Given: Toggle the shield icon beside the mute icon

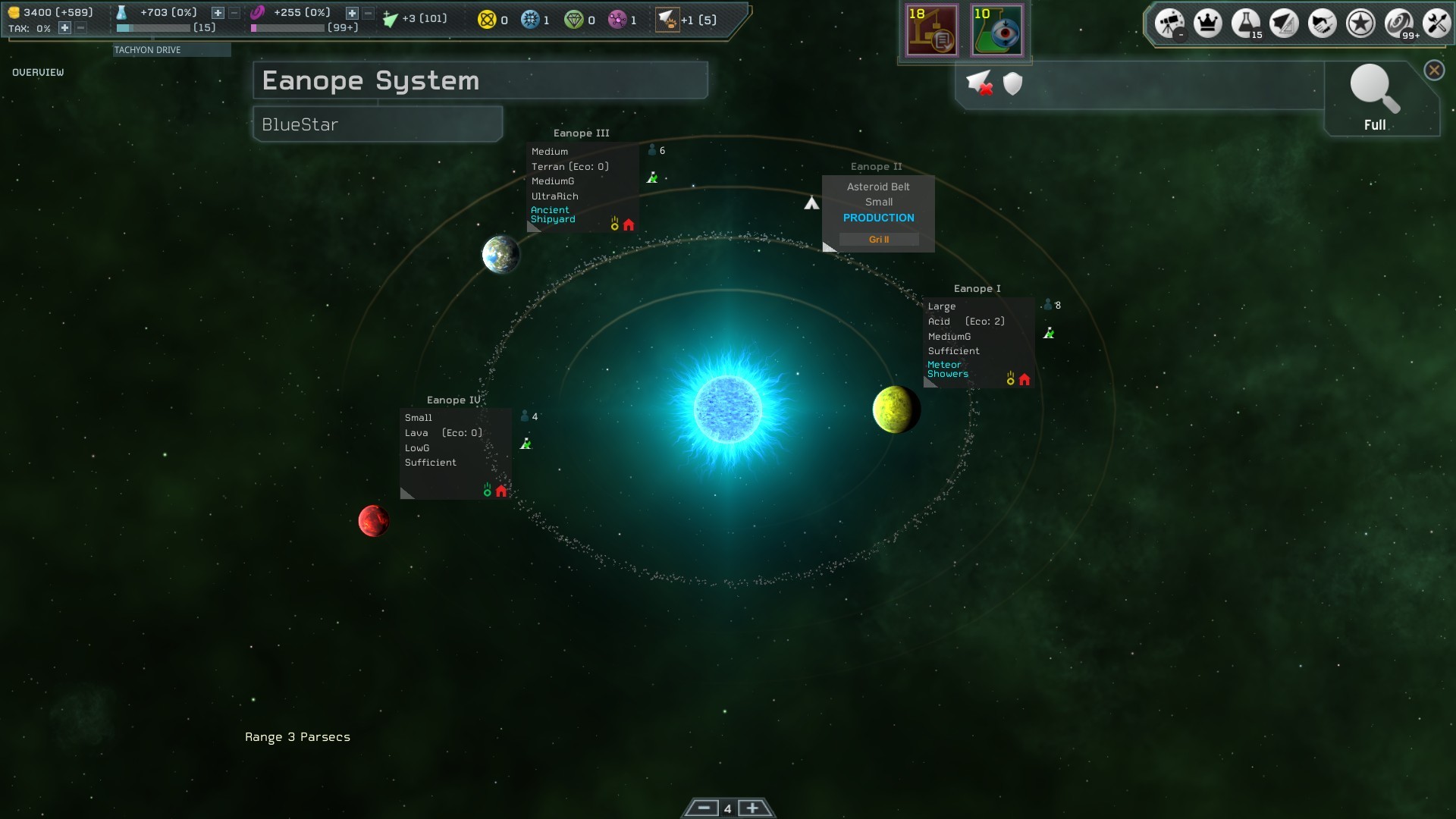Looking at the screenshot, I should (1012, 83).
